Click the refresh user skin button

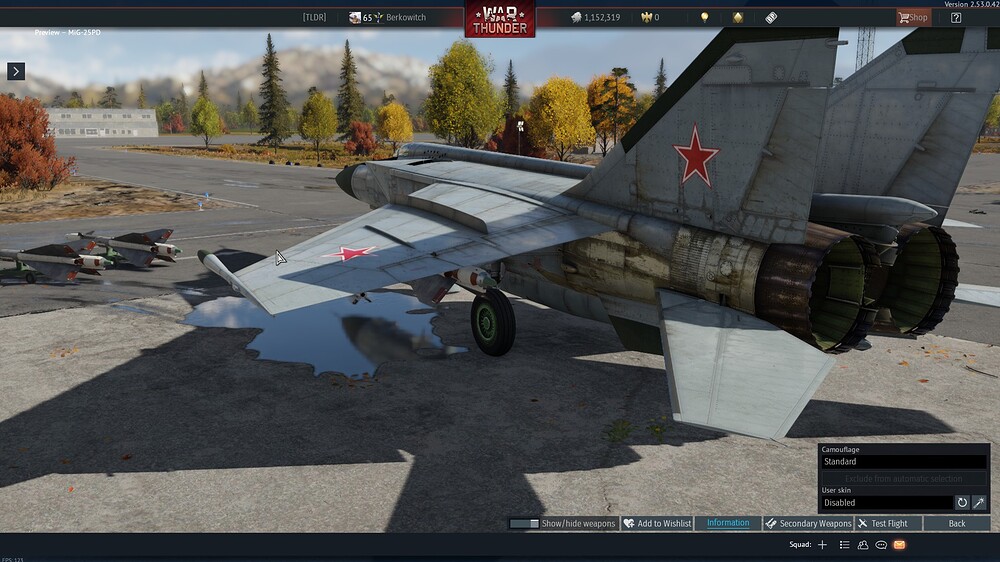point(962,503)
